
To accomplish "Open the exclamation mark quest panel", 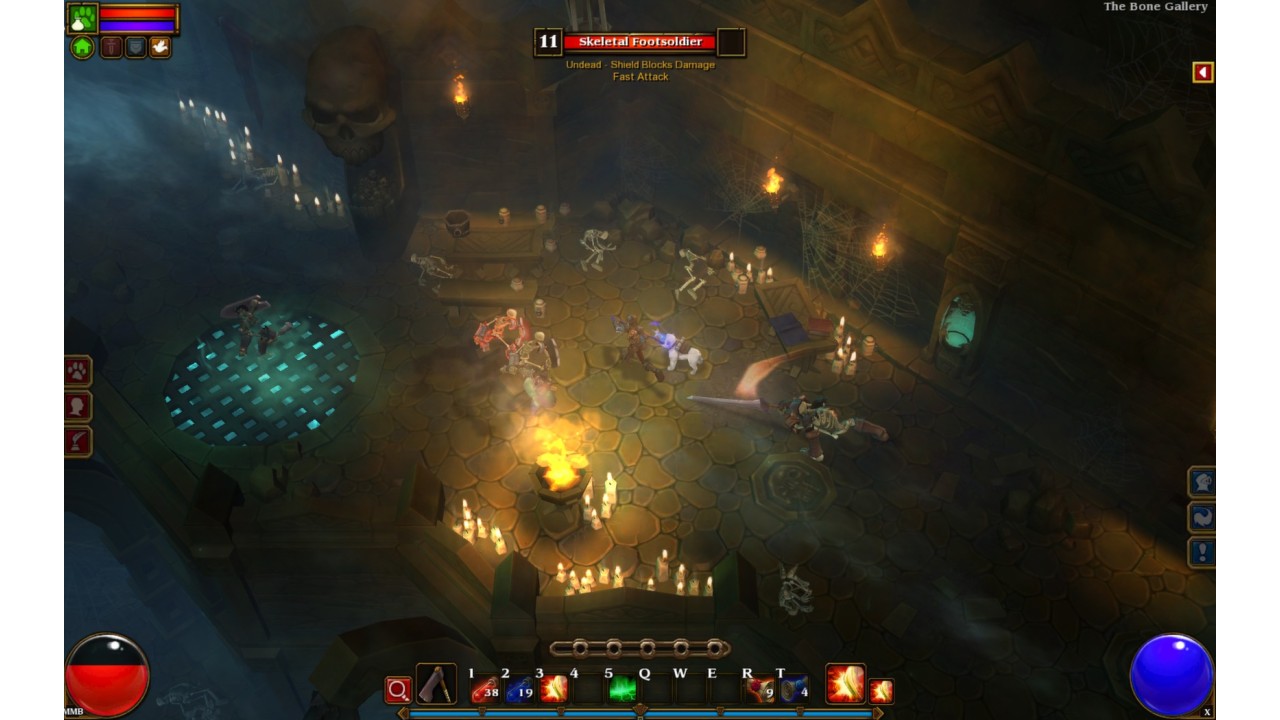I will [x=1202, y=552].
